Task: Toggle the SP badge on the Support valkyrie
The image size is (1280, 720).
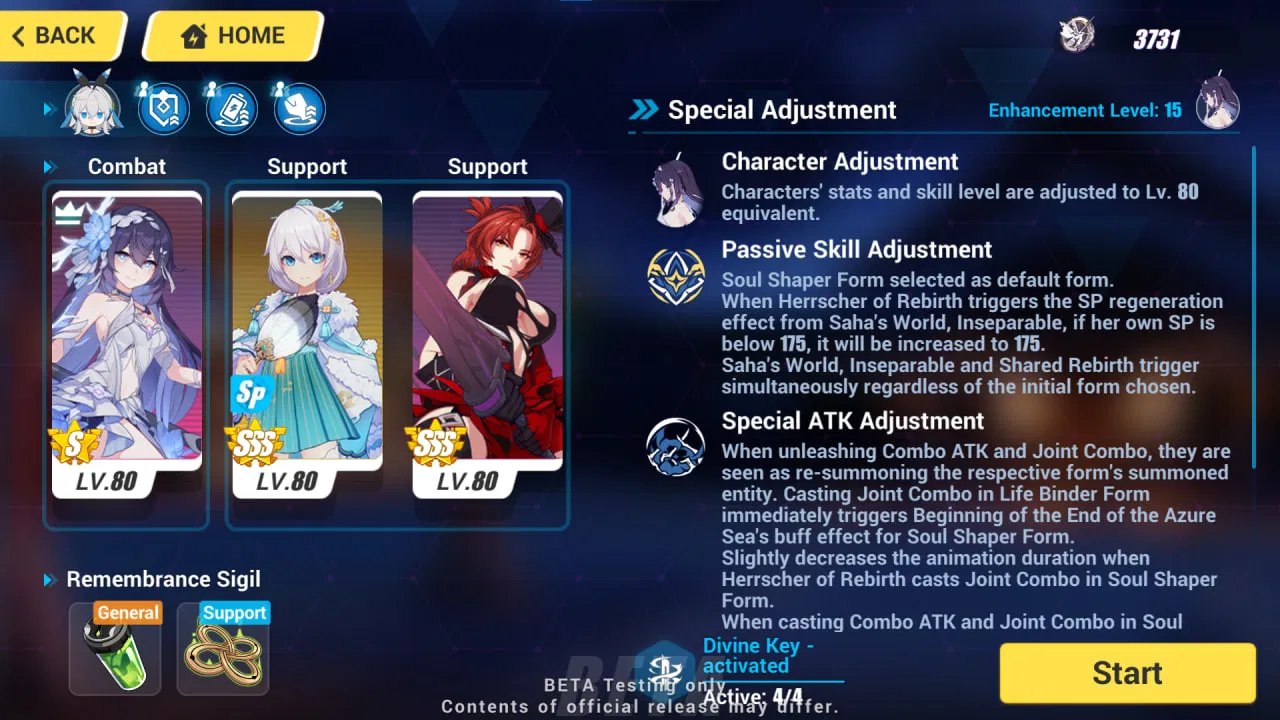Action: [250, 394]
